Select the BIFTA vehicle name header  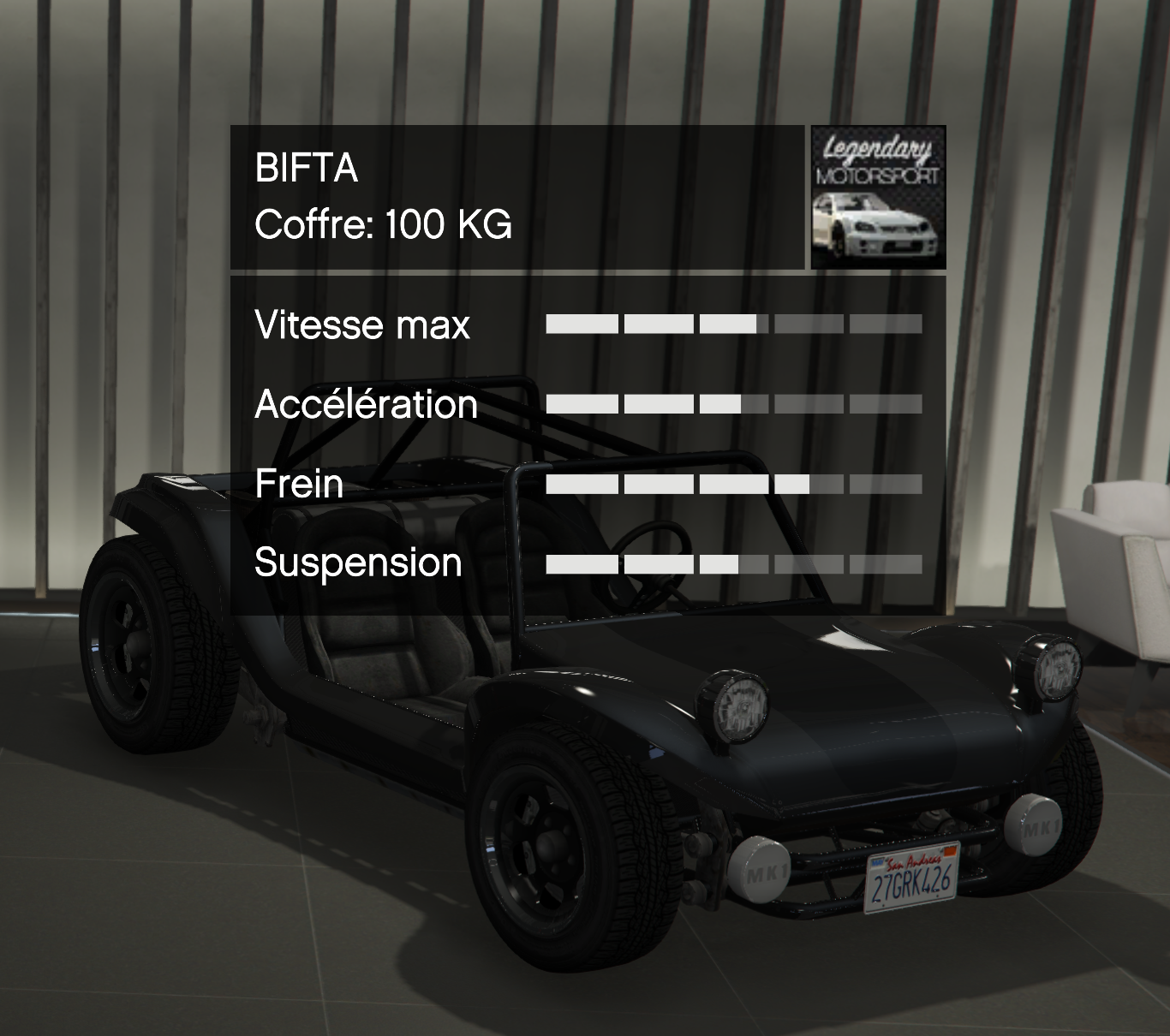pyautogui.click(x=306, y=168)
